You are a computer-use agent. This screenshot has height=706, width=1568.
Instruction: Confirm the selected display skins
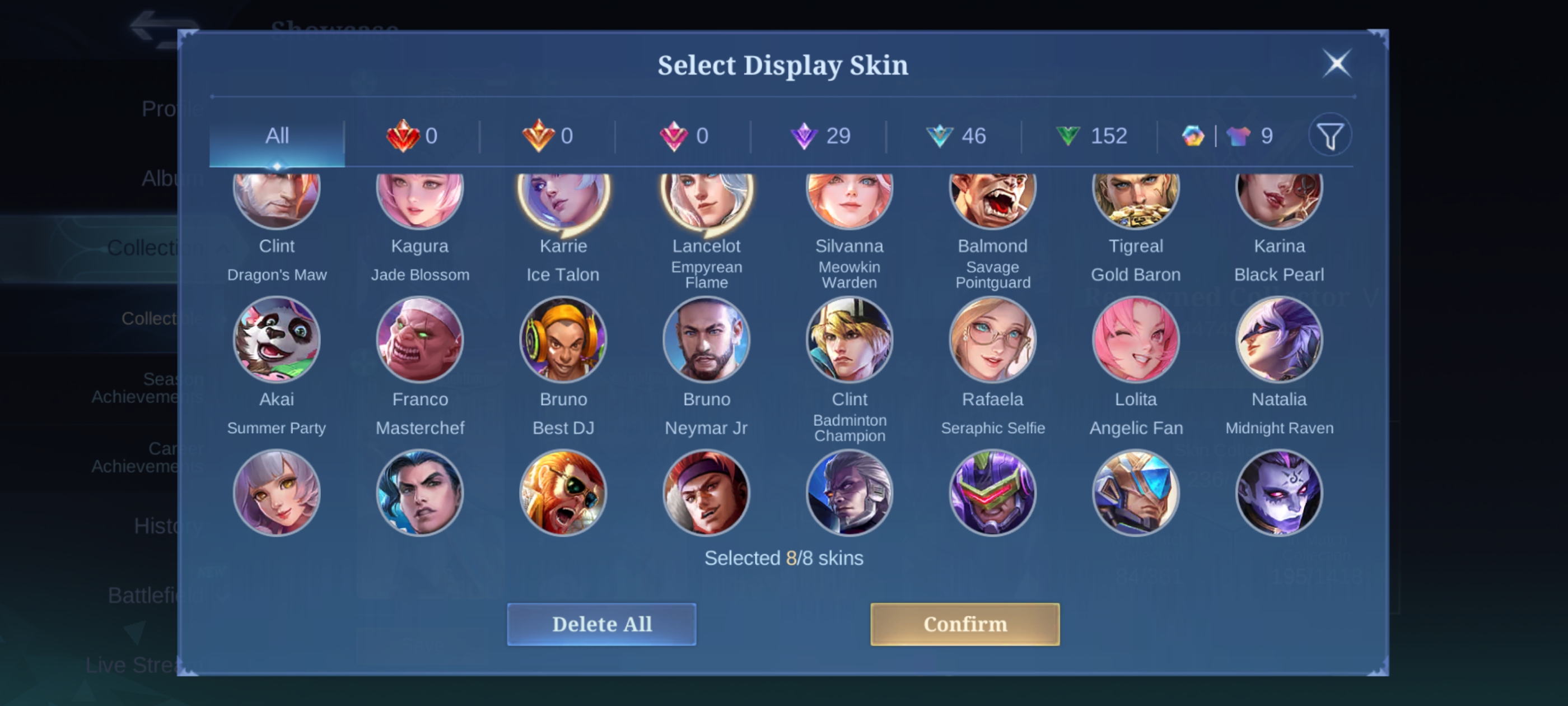(x=965, y=624)
